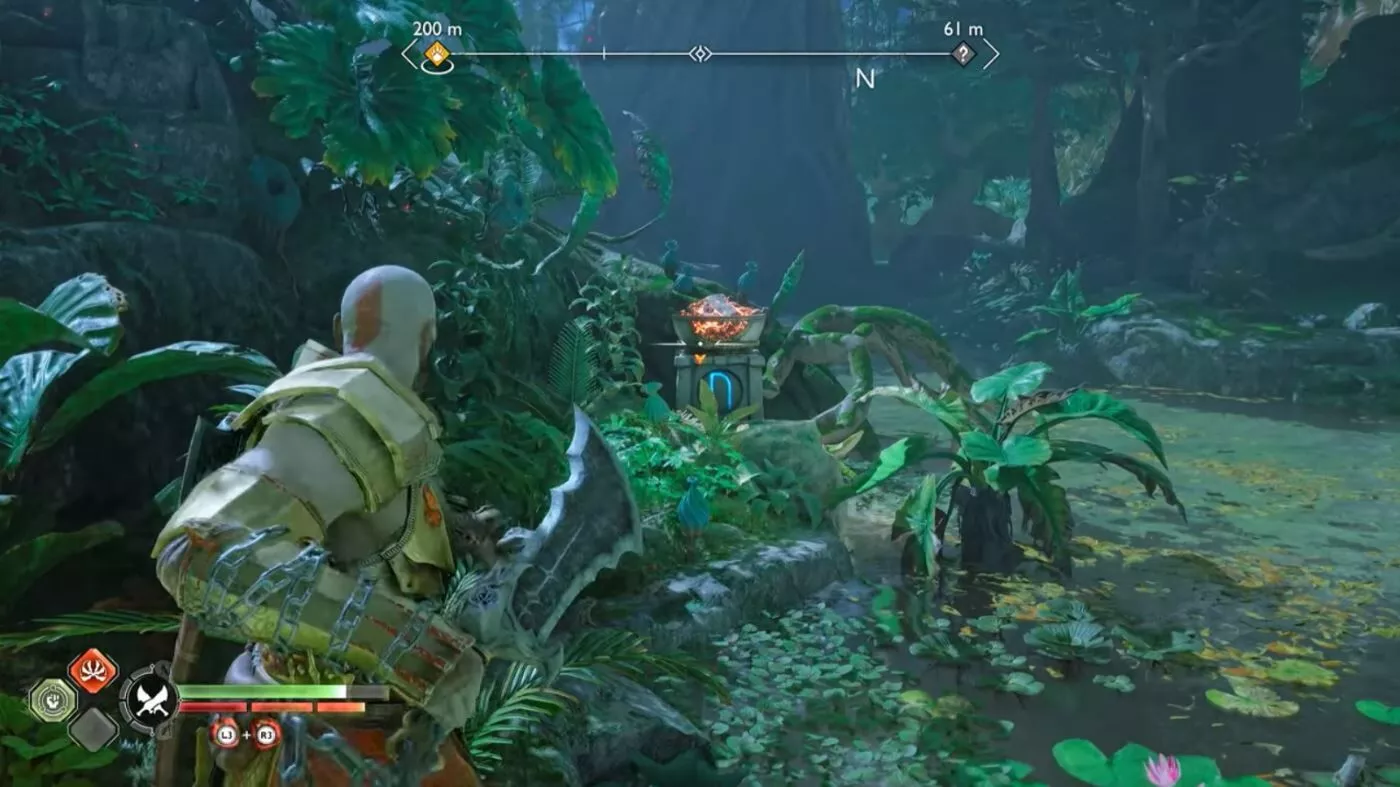Click the plus sign between L3 and R3

pyautogui.click(x=247, y=734)
